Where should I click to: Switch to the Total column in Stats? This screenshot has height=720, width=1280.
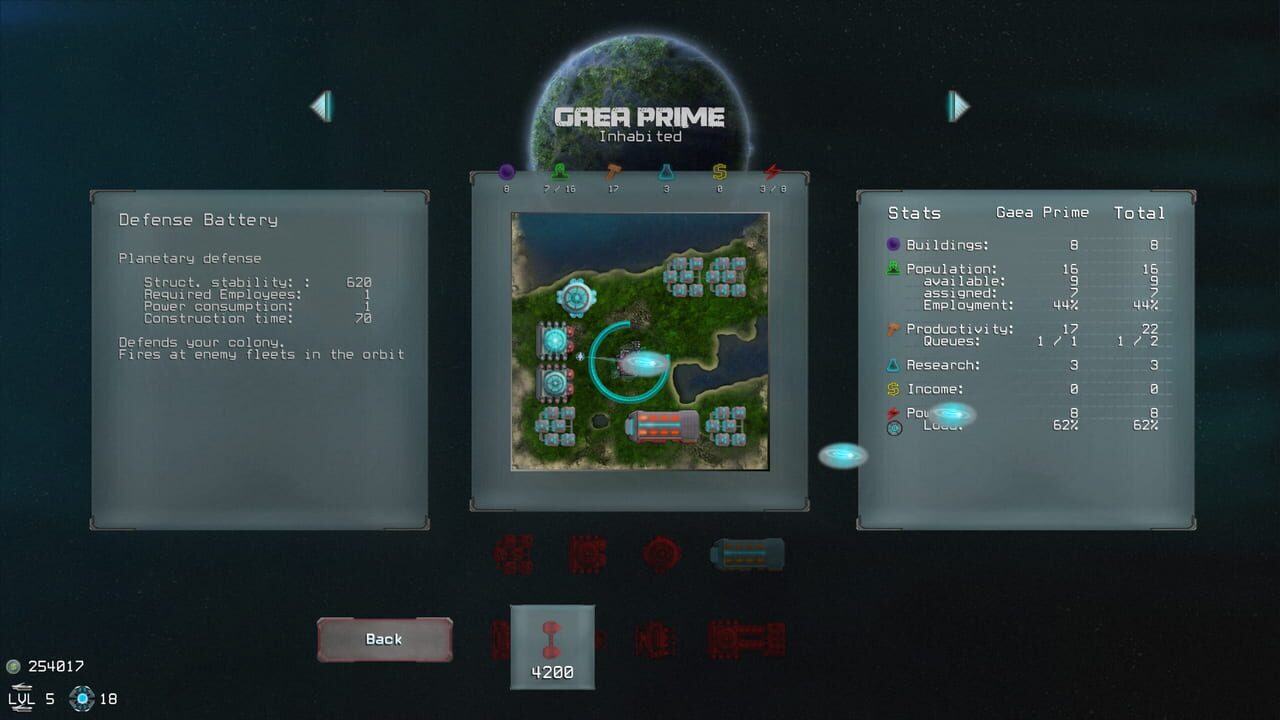coord(1139,212)
